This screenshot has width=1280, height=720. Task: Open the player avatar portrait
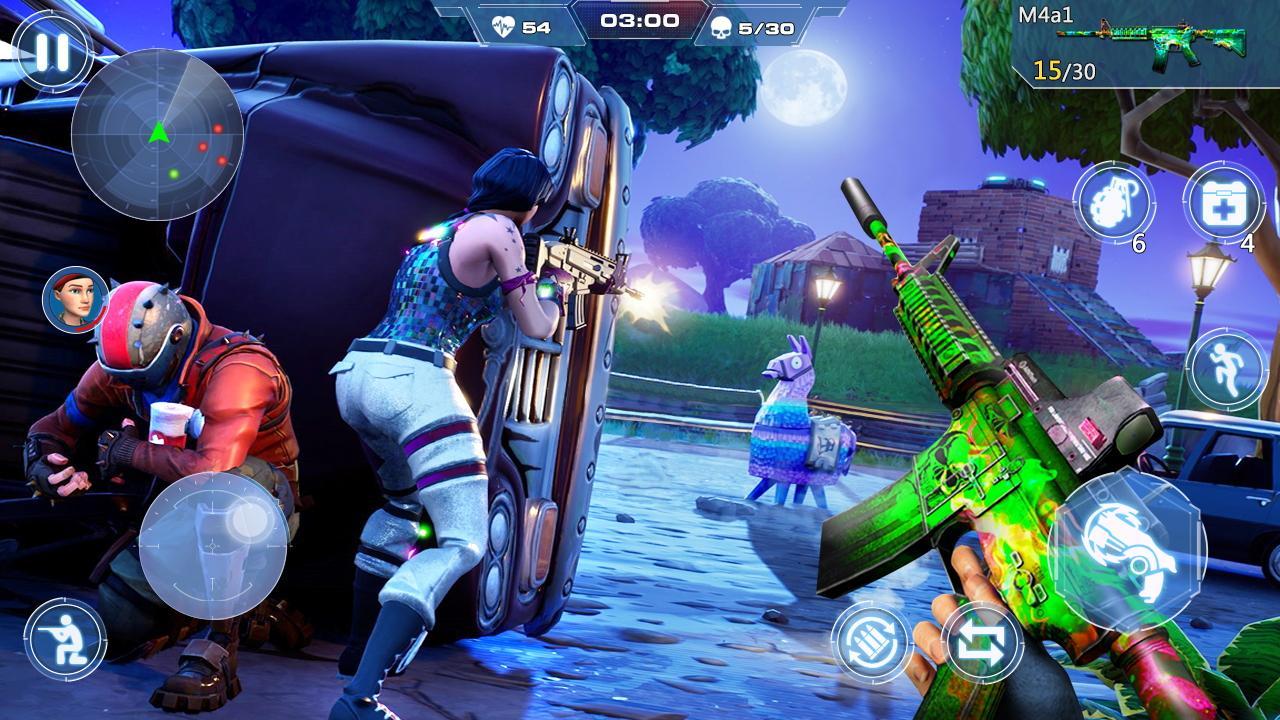(x=74, y=298)
